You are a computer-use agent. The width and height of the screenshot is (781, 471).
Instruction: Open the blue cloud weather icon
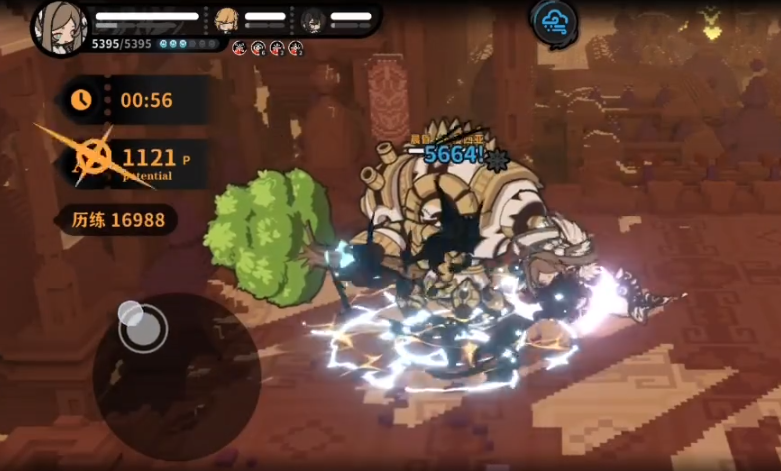(553, 22)
